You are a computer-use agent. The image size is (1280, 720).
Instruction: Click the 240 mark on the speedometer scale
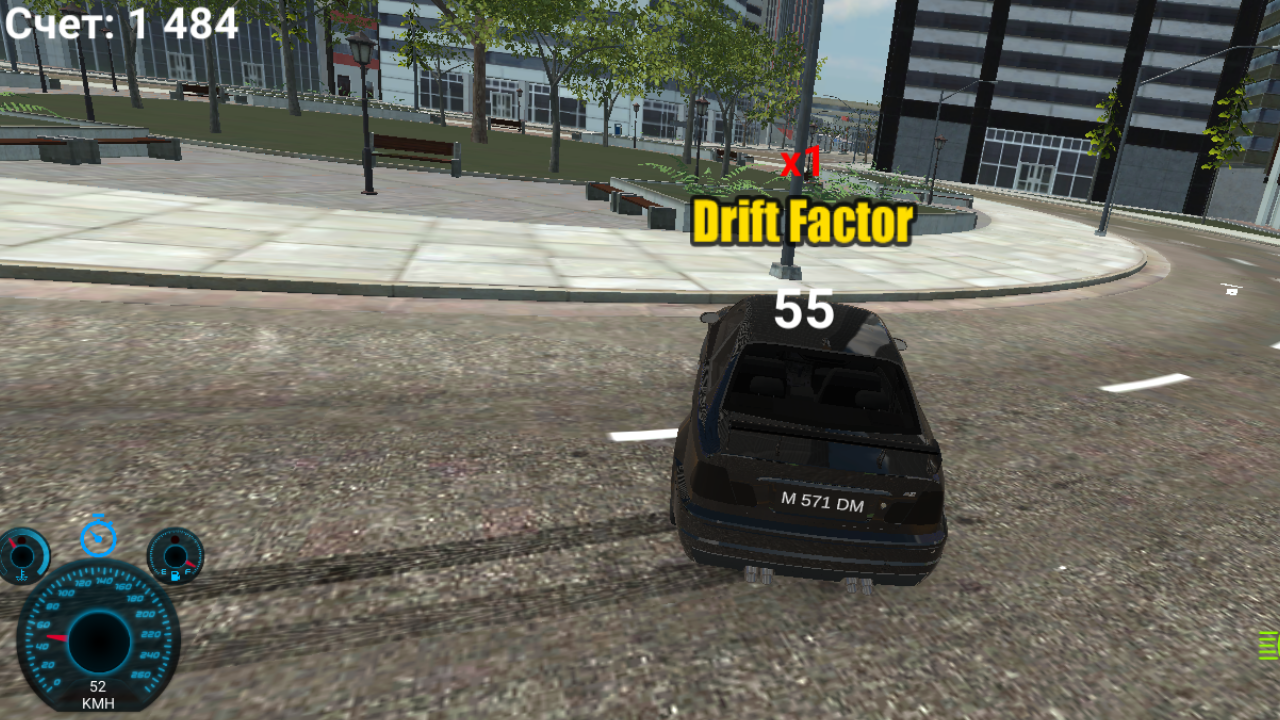click(151, 655)
